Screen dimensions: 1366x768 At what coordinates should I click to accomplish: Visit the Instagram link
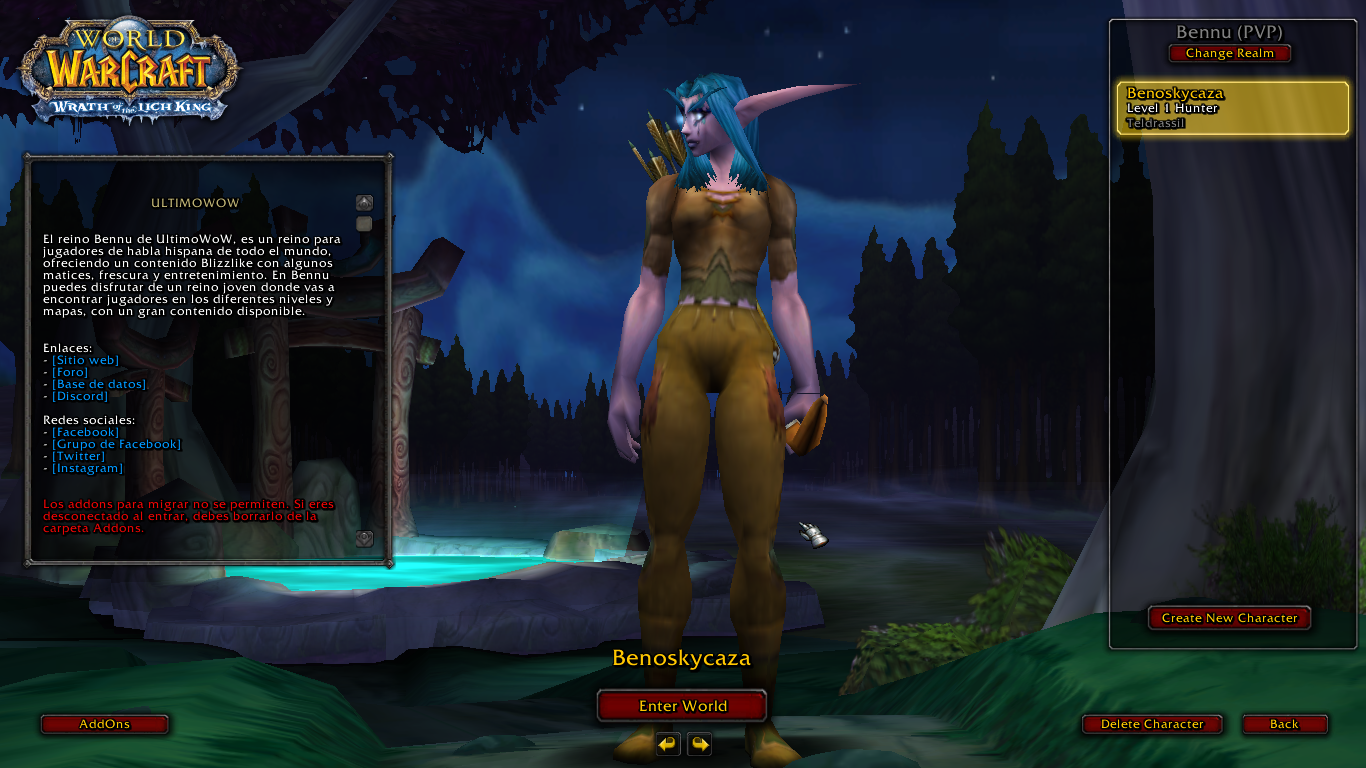[x=87, y=468]
